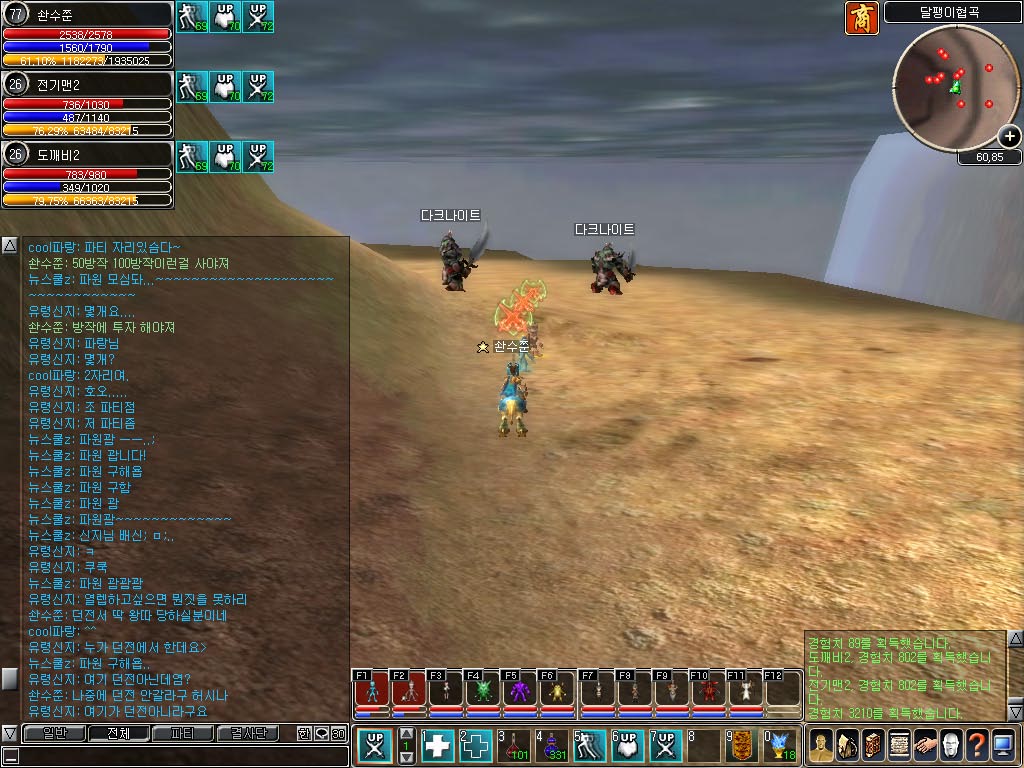The height and width of the screenshot is (768, 1024).
Task: Click the circular minimap
Action: point(950,83)
